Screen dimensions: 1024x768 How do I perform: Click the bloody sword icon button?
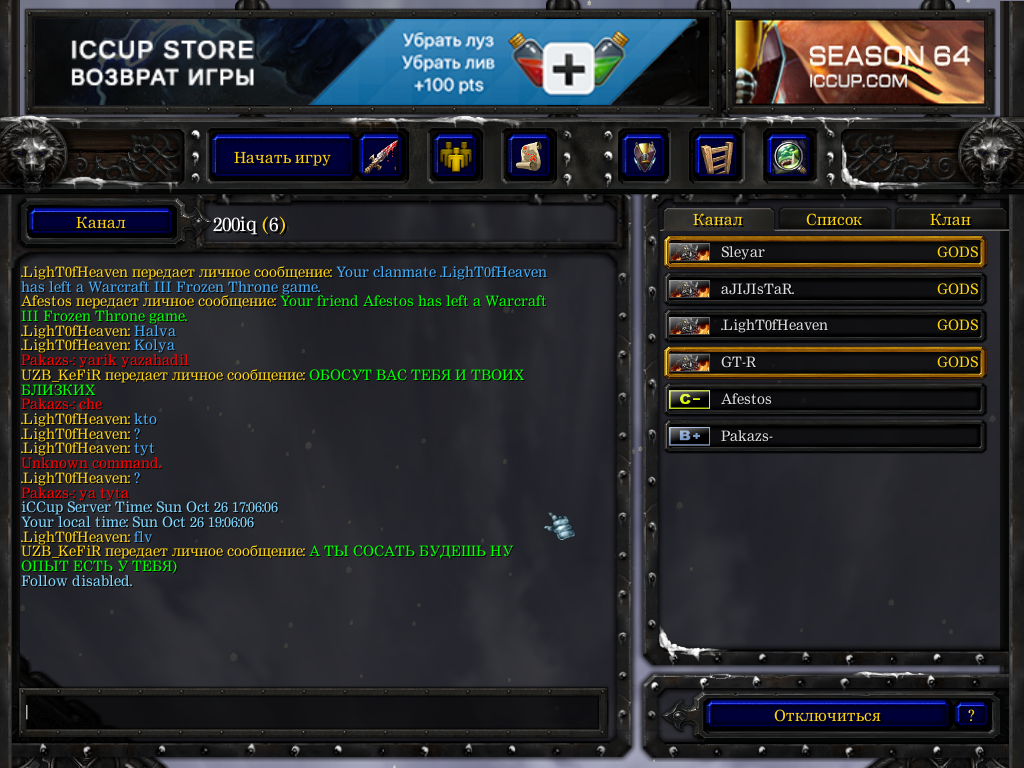pos(381,157)
